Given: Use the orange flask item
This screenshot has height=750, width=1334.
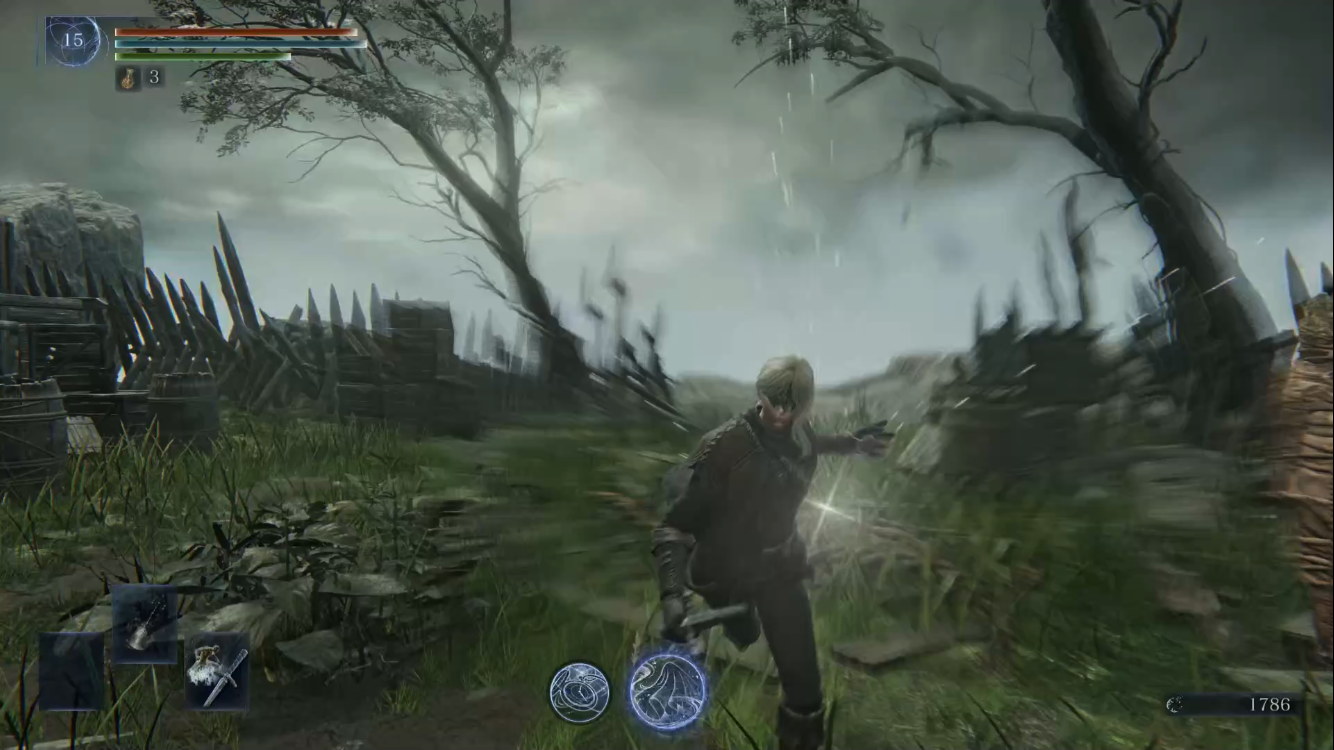Looking at the screenshot, I should tap(128, 78).
